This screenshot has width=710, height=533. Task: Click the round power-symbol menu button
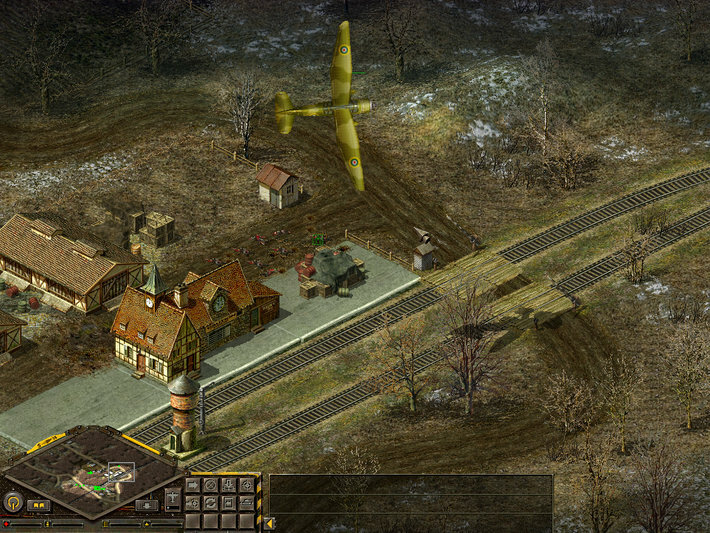13,502
